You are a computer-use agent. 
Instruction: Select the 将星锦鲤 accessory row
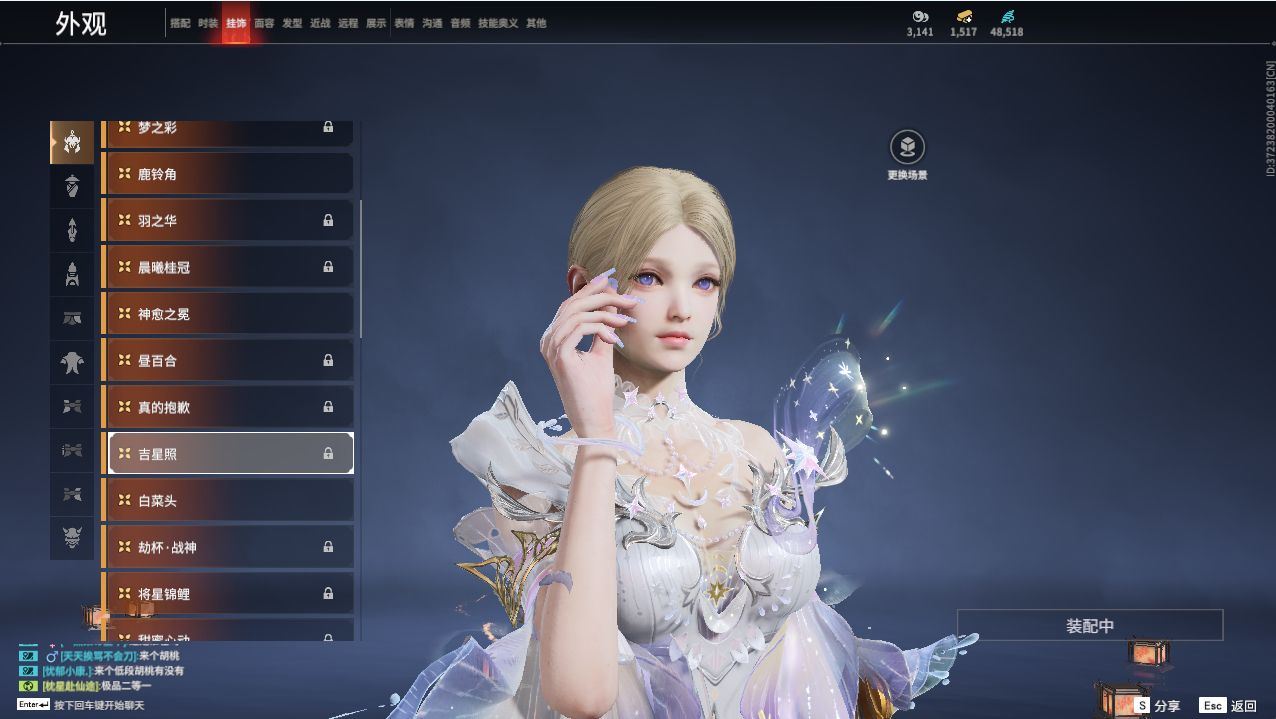[x=228, y=593]
